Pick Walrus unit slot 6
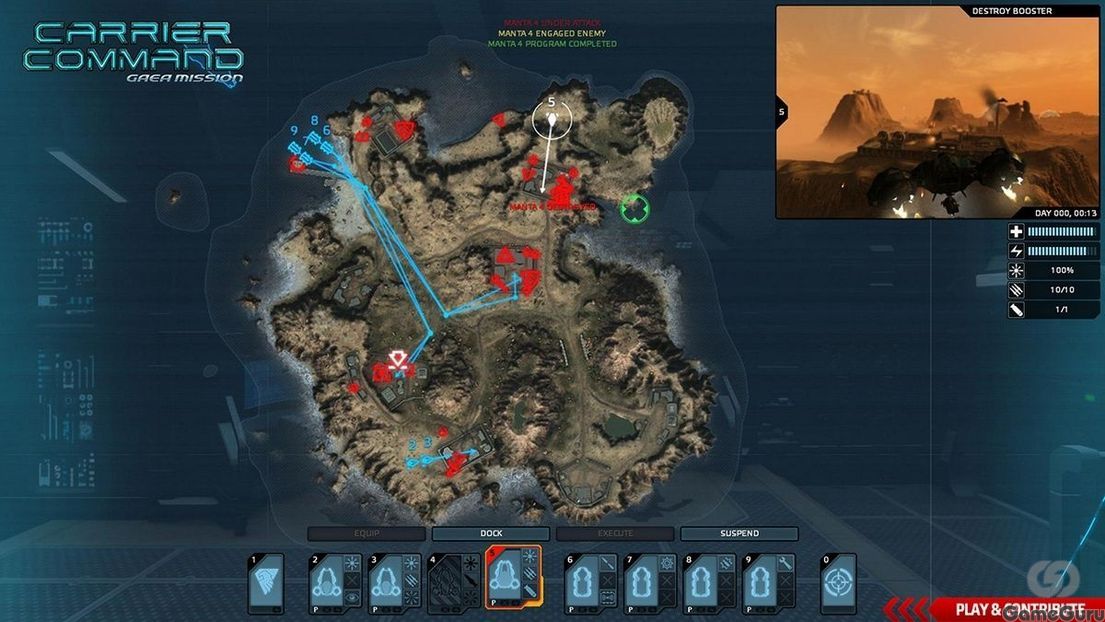1105x622 pixels. [590, 584]
